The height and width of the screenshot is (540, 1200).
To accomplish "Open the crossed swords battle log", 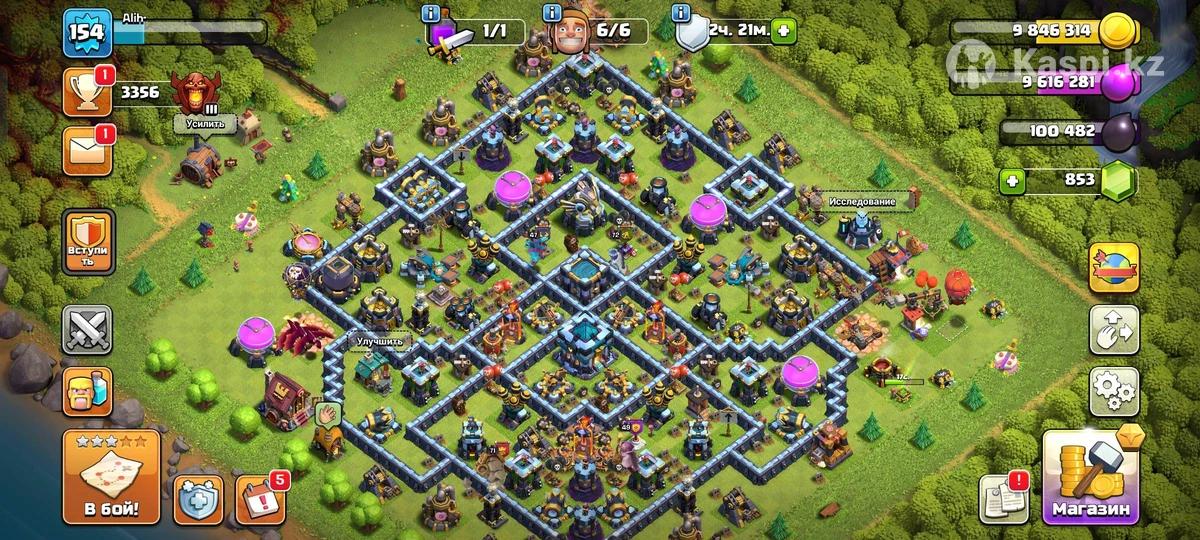I will click(87, 329).
